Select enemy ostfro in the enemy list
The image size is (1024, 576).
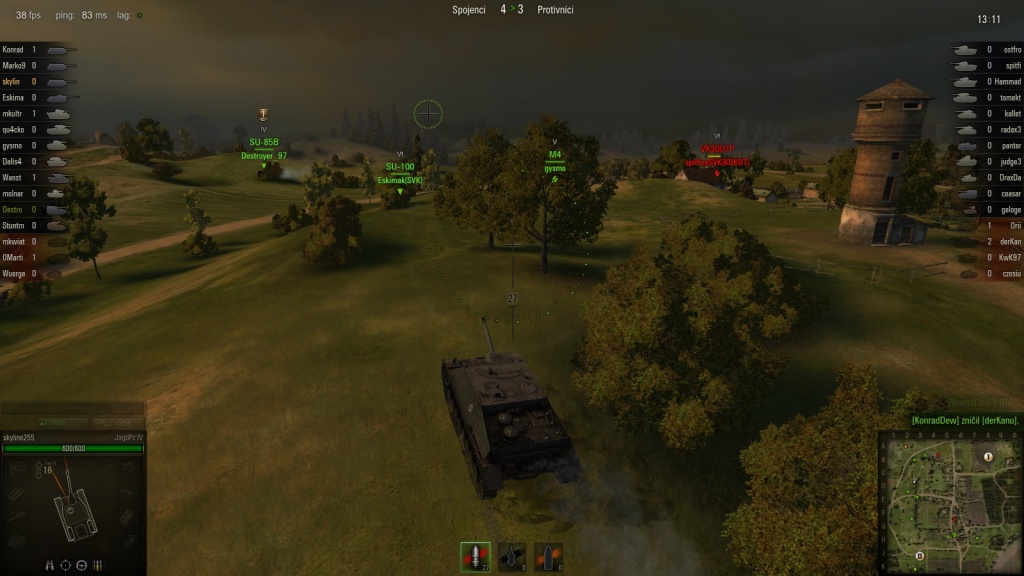point(1010,49)
